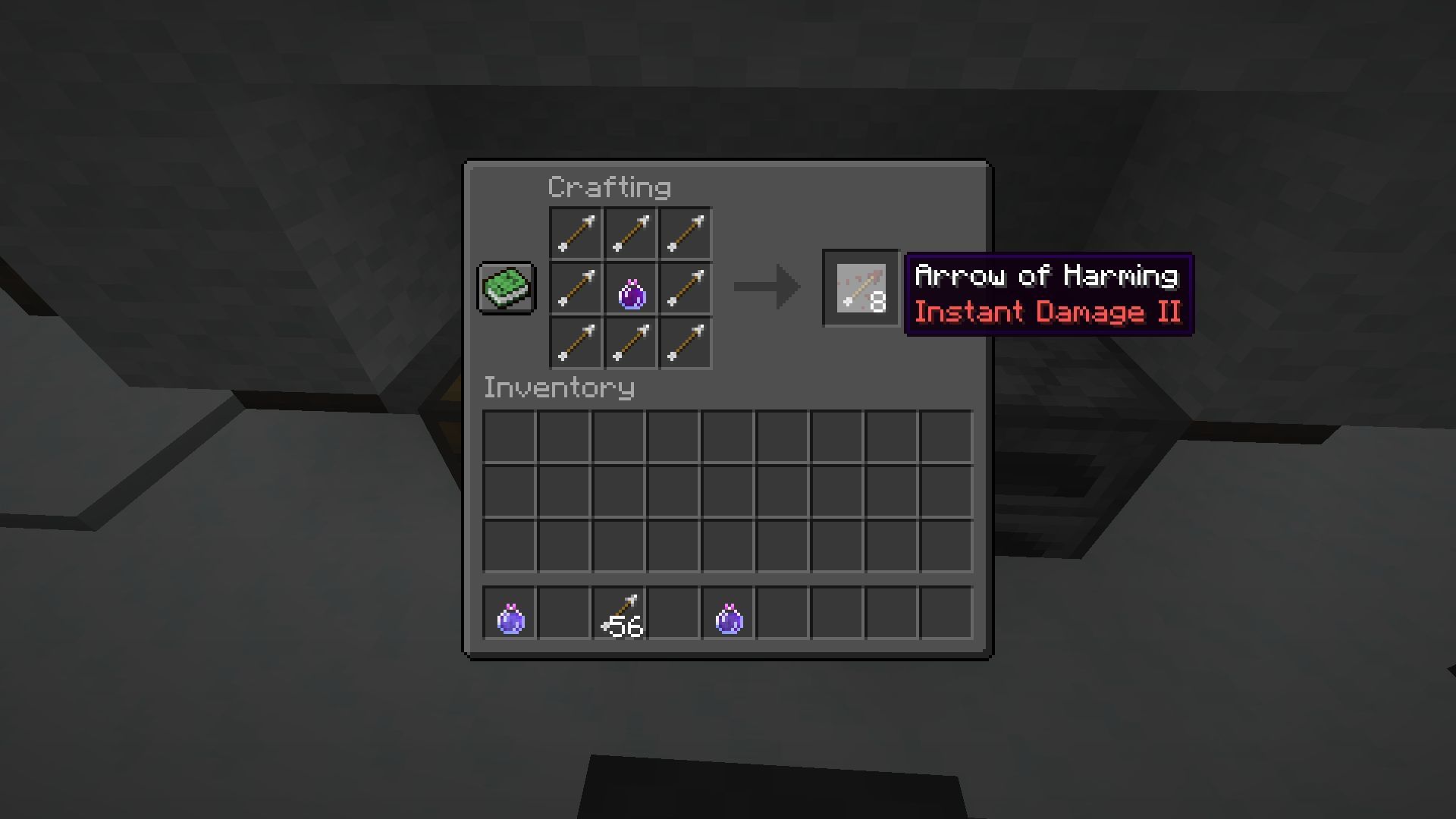Grab the arrow in the bottom-middle crafting slot
The width and height of the screenshot is (1456, 819).
(629, 344)
